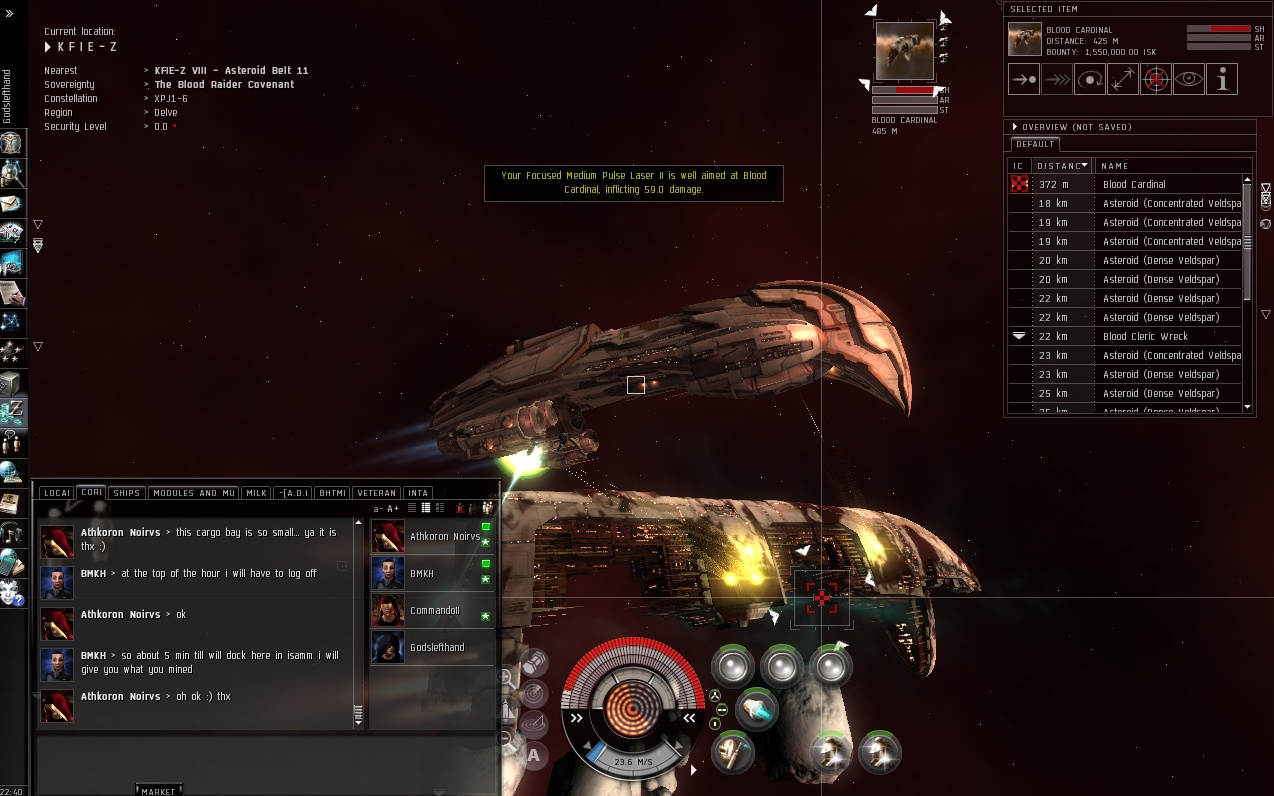This screenshot has height=796, width=1274.
Task: Open the Market button at the screen bottom
Action: click(158, 791)
